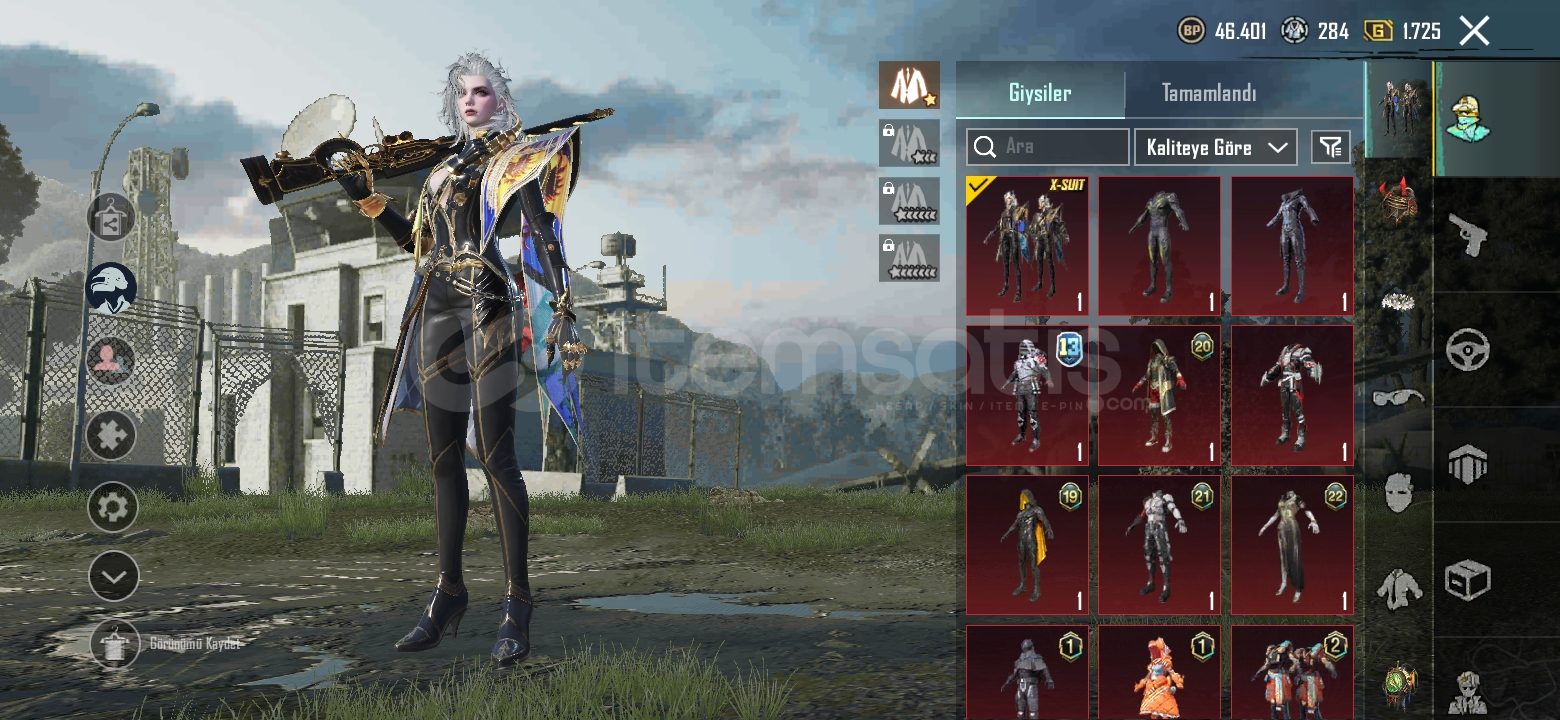Select the equipped X-SUIT outfit
The image size is (1560, 720).
1027,246
